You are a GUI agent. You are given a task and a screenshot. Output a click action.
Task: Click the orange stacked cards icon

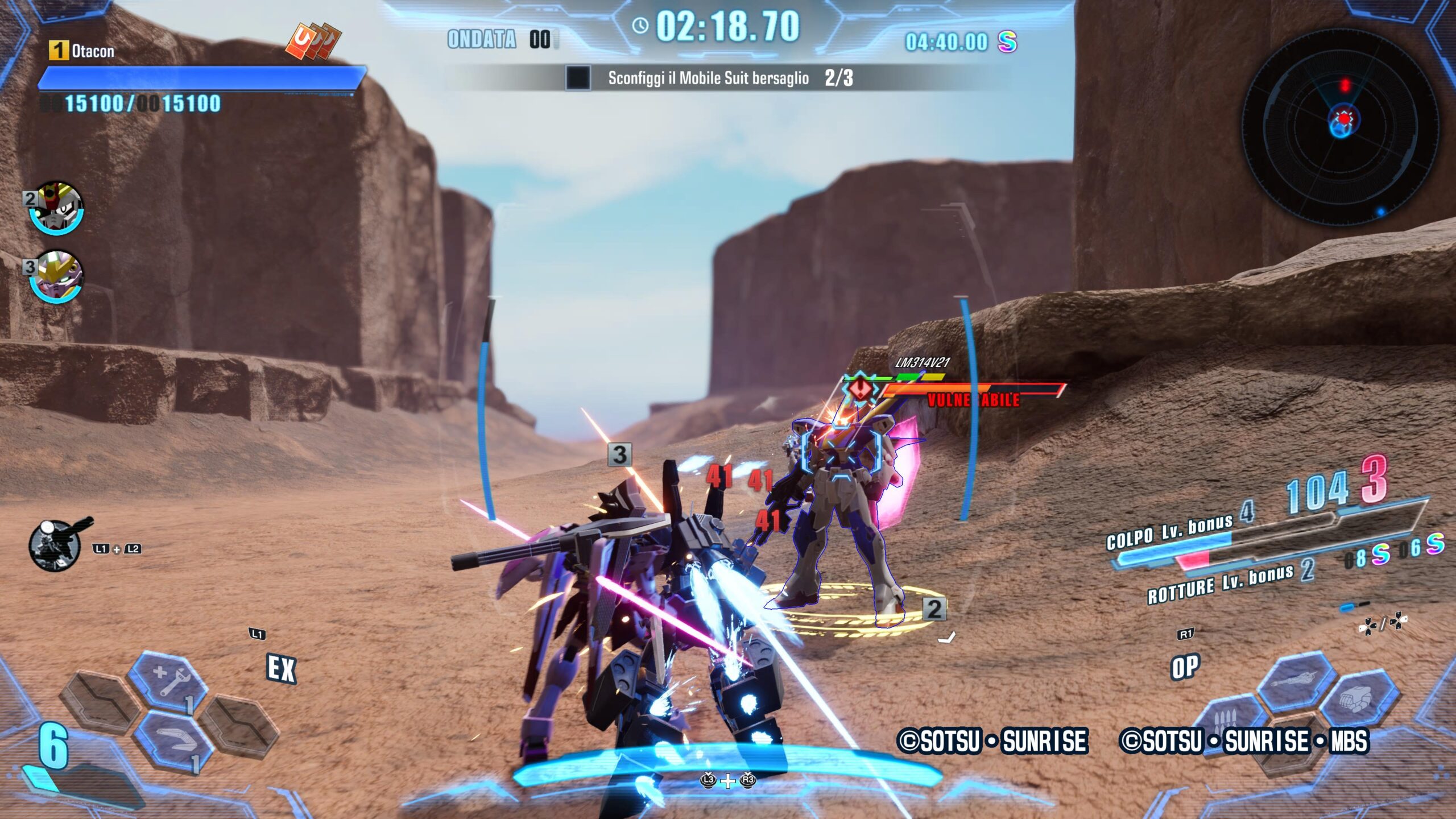[313, 41]
